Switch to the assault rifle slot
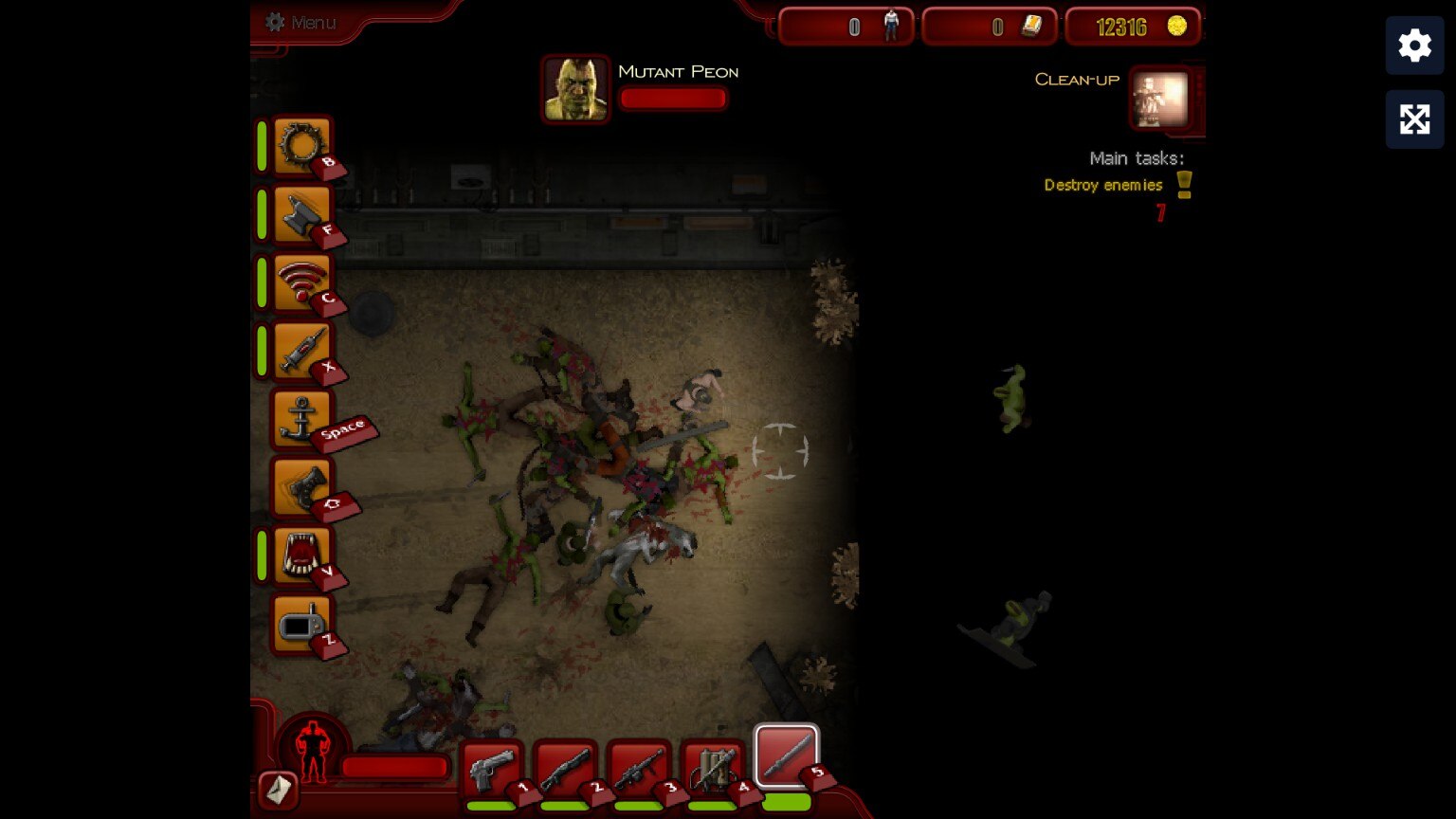The height and width of the screenshot is (819, 1456). [639, 769]
